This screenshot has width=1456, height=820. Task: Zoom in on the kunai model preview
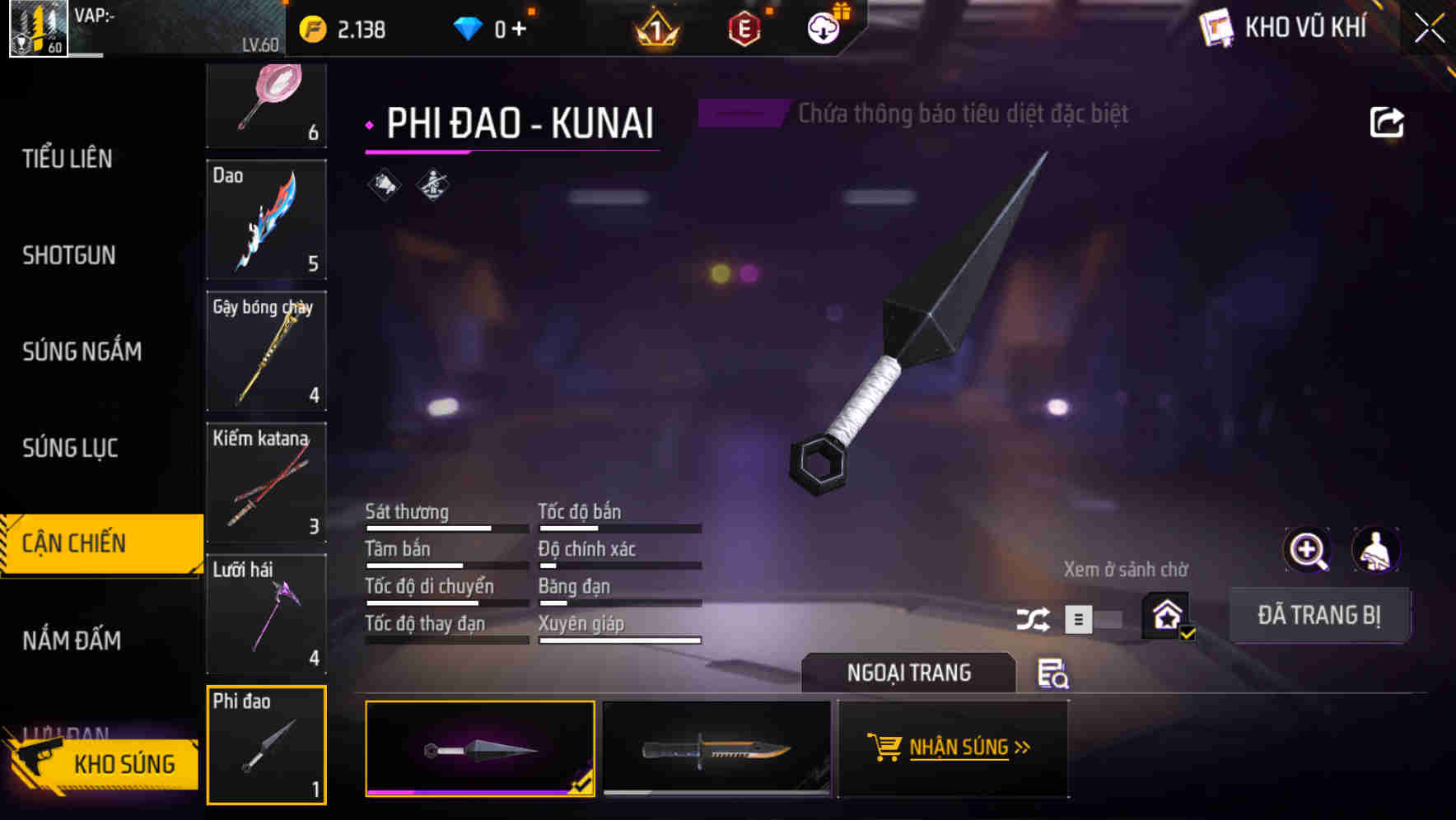(1308, 550)
